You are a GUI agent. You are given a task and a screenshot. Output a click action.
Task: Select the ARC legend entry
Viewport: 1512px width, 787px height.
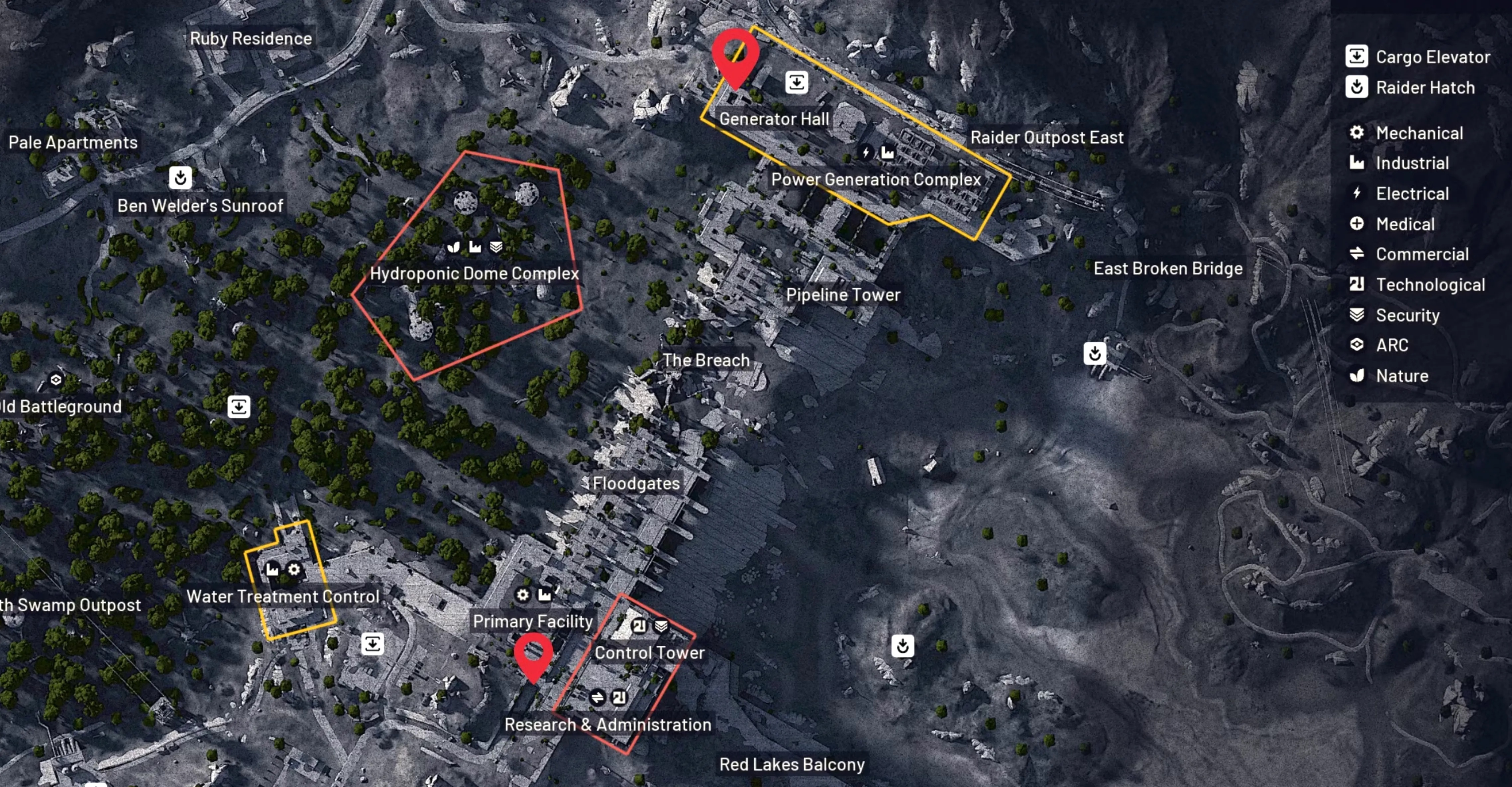[1379, 345]
